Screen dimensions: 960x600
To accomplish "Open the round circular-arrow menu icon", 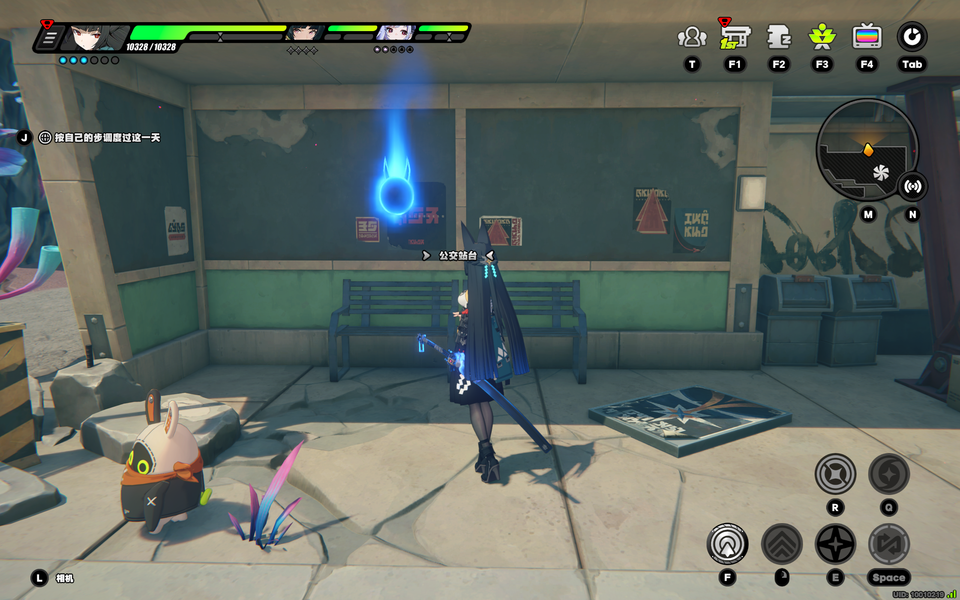I will pyautogui.click(x=911, y=38).
